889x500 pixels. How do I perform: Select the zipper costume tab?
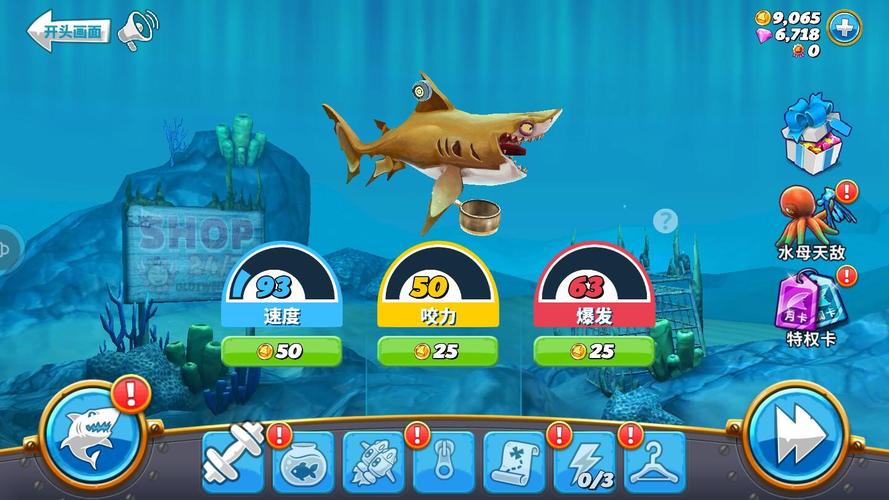pos(444,462)
